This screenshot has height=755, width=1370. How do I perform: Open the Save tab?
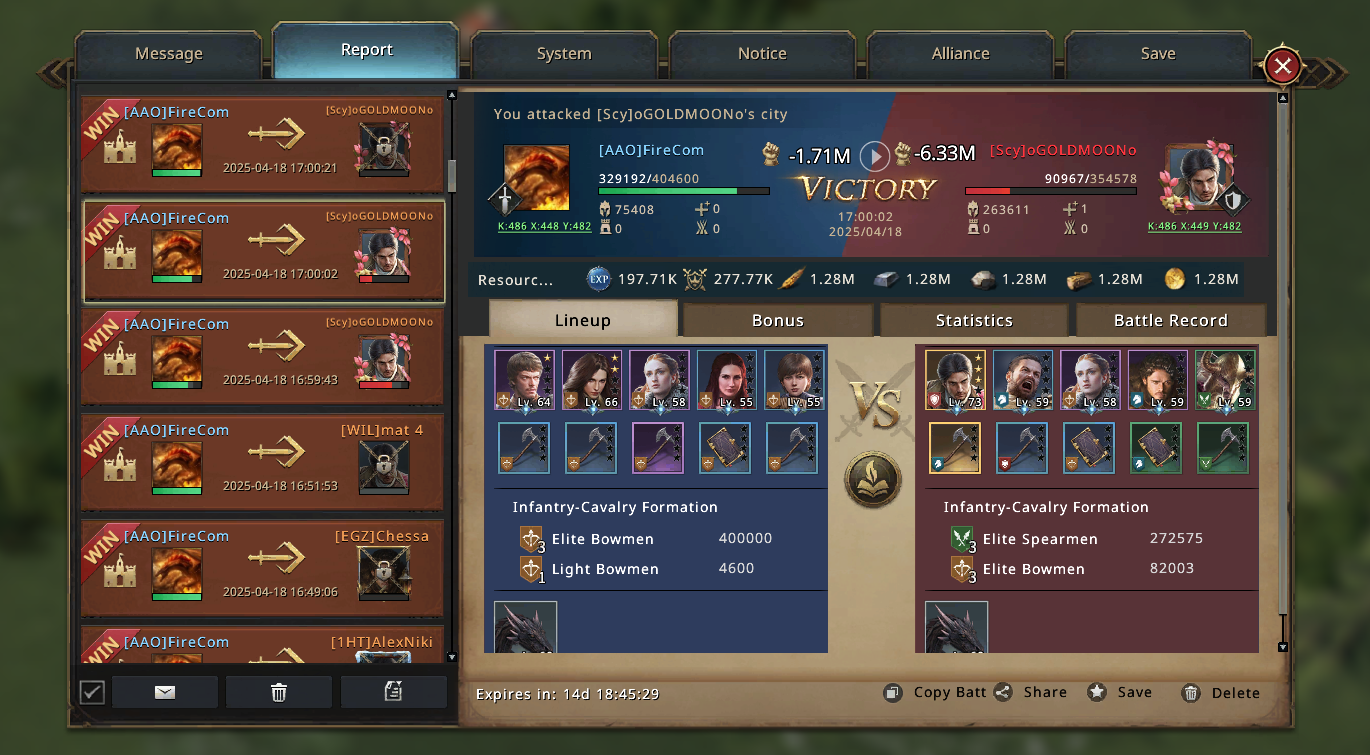[x=1158, y=54]
